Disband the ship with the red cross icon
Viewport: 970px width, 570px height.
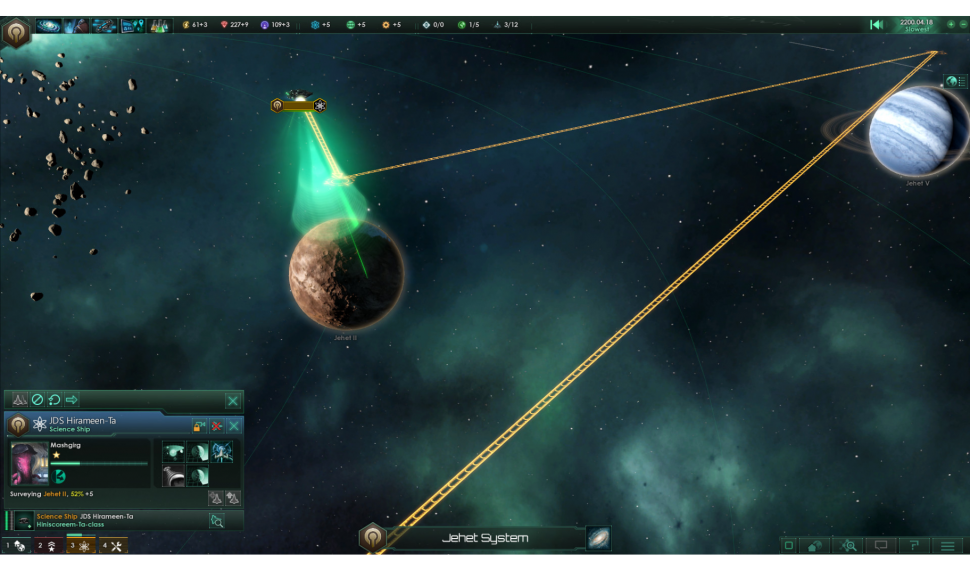[x=216, y=425]
